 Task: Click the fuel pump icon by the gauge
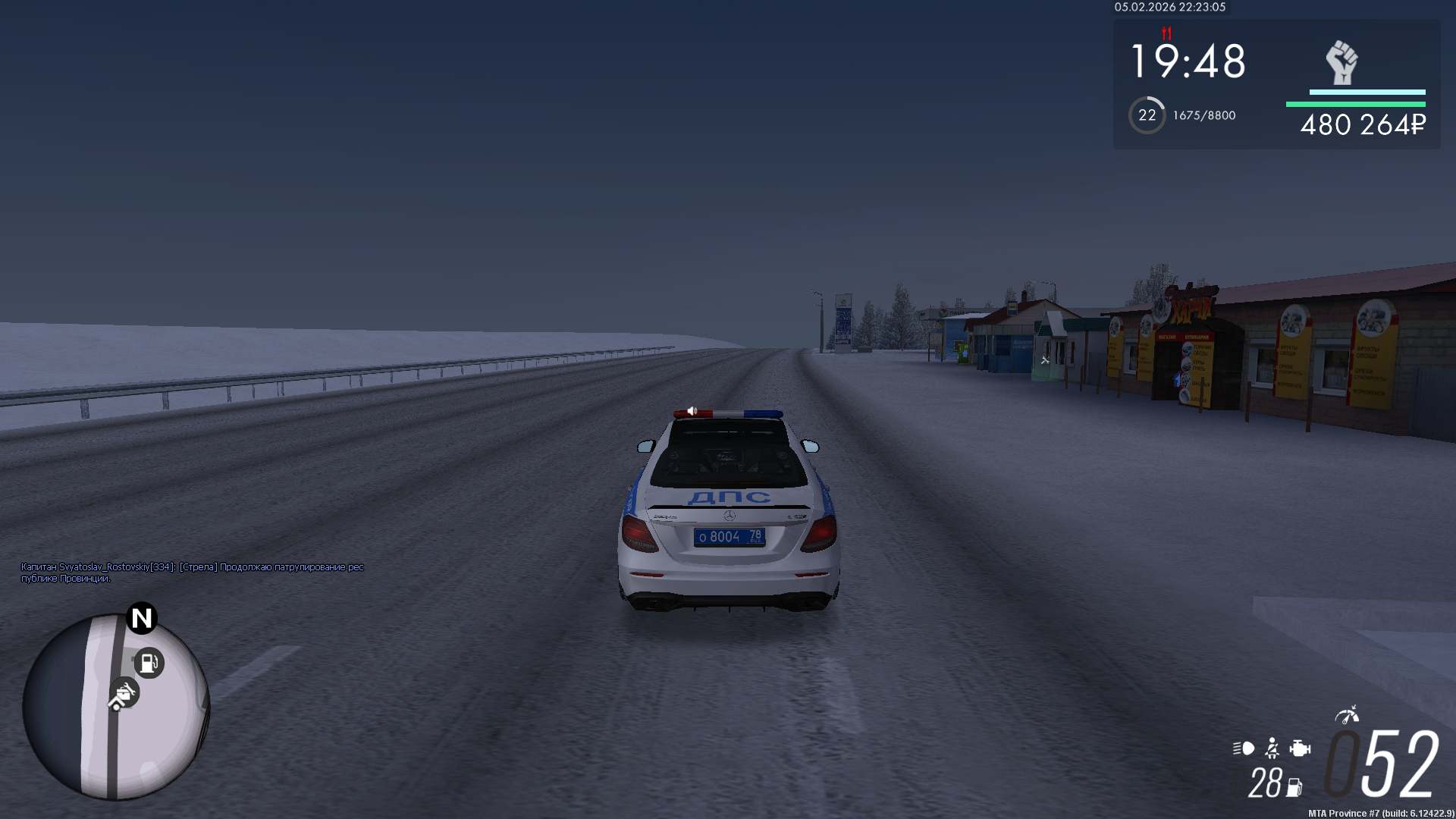(1294, 788)
